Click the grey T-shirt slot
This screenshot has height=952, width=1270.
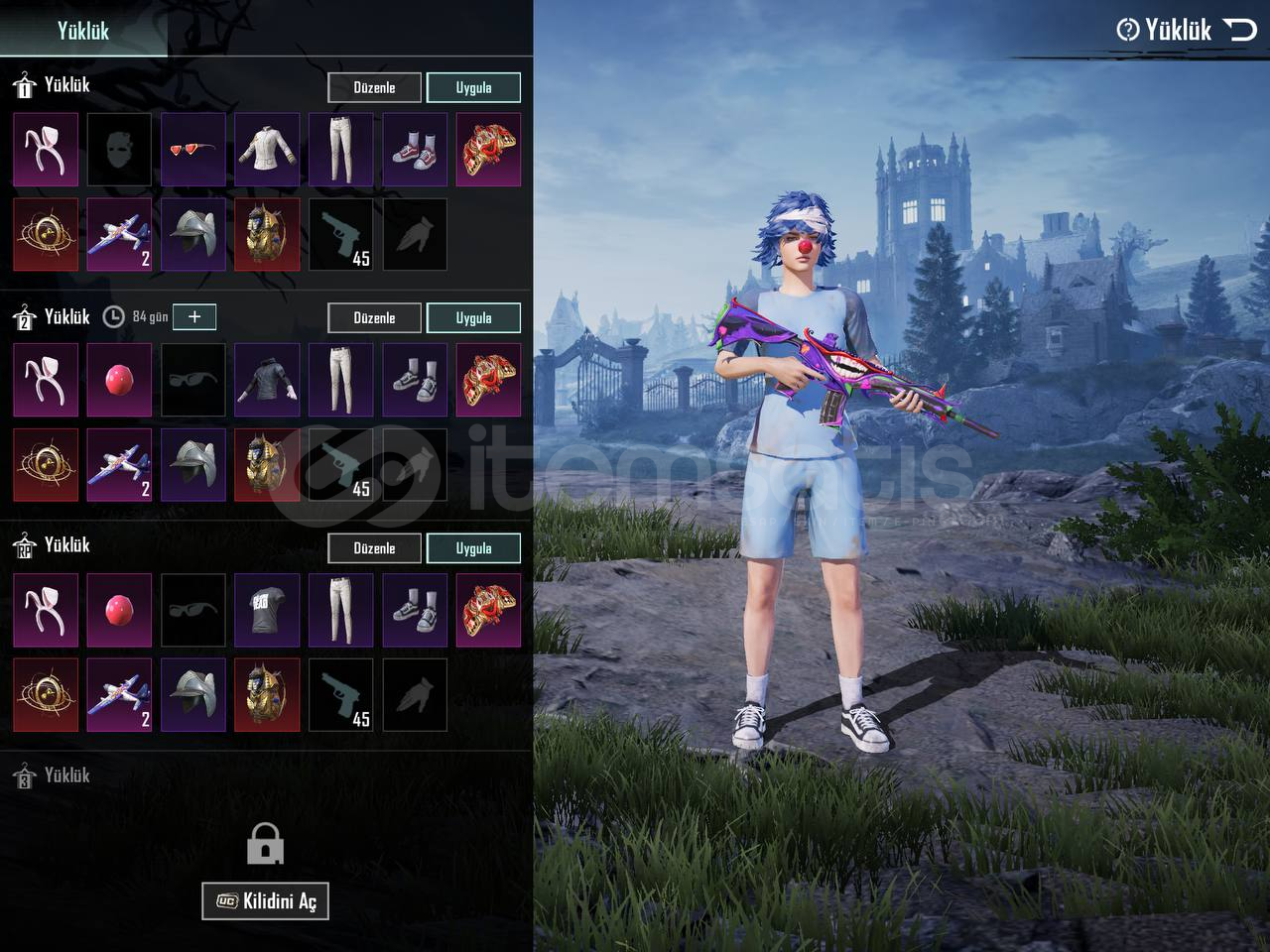(x=267, y=610)
